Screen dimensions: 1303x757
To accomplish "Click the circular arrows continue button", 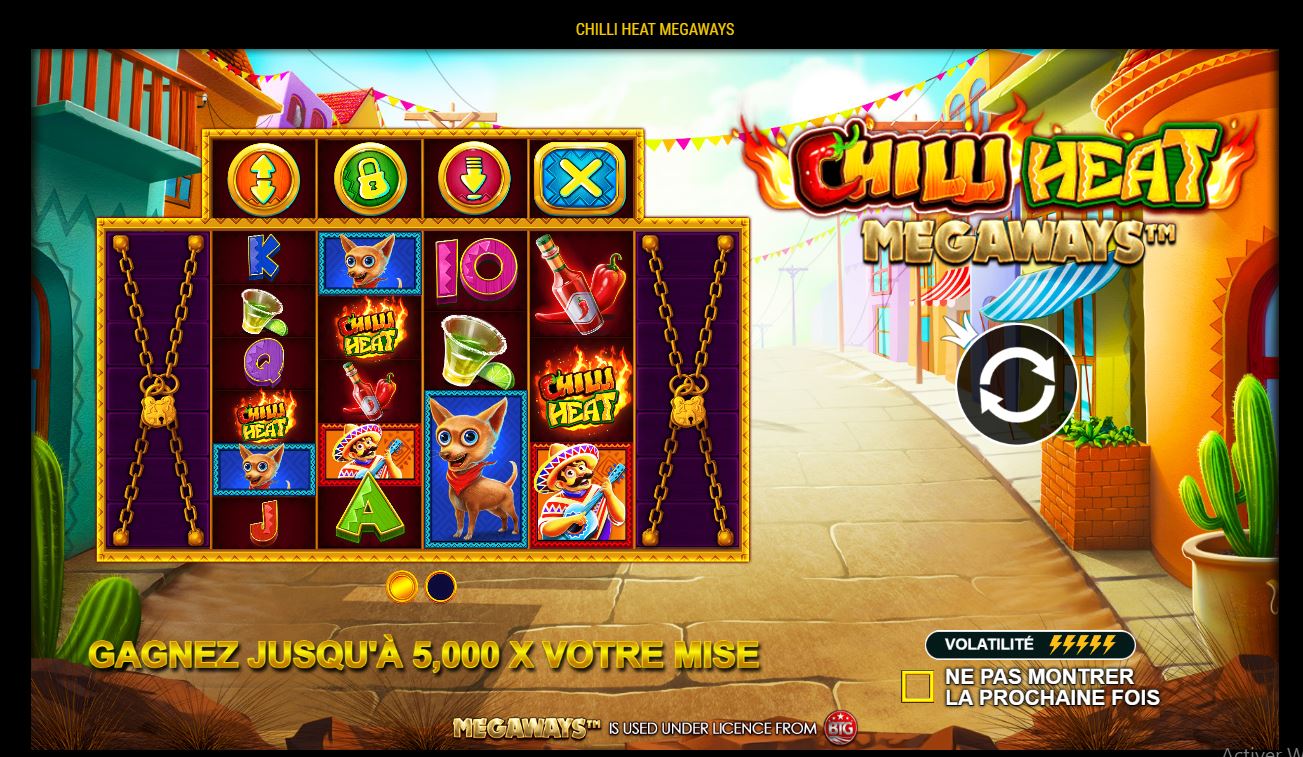I will 1016,385.
